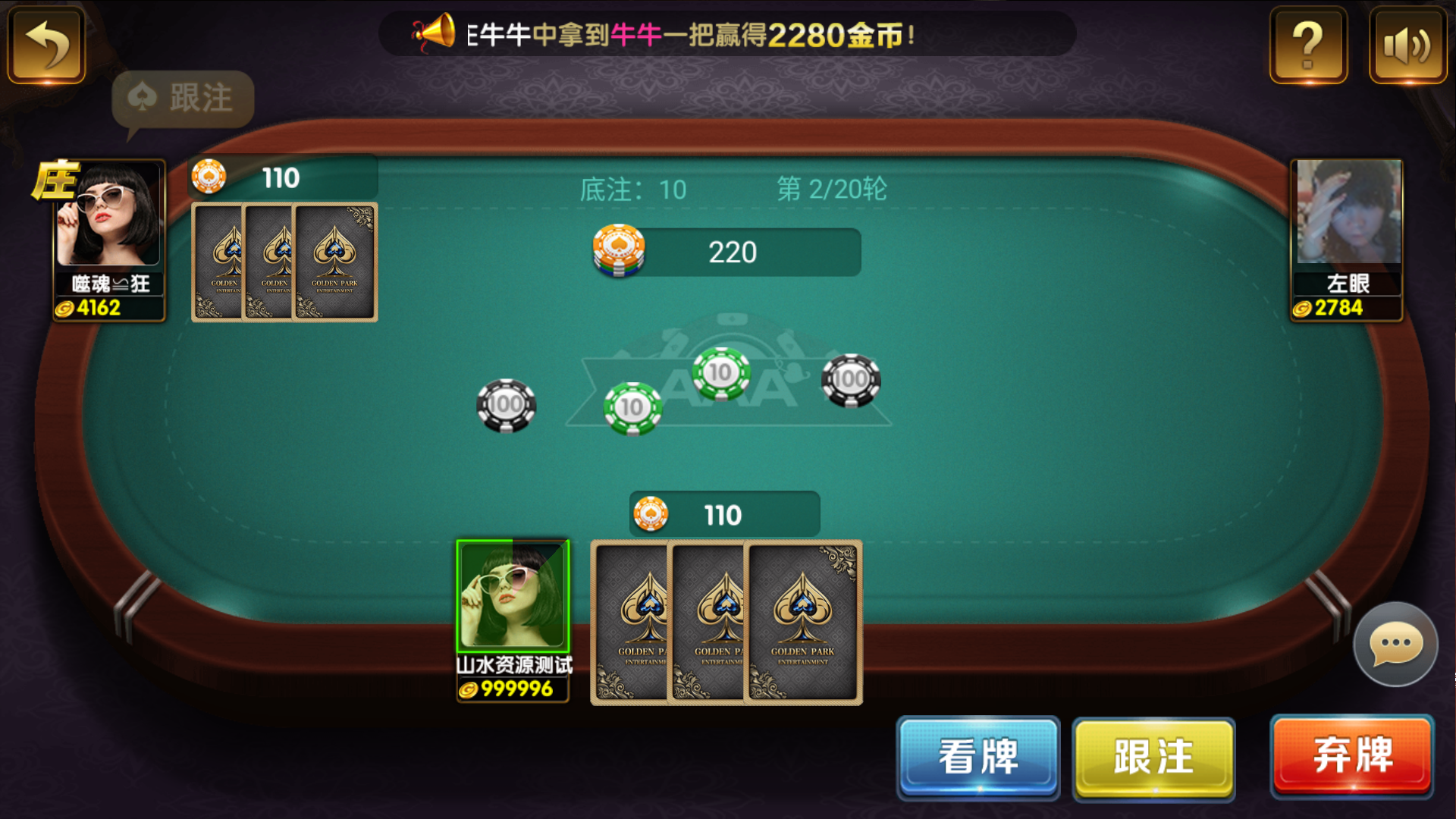Click your own avatar 山水资源测试
Screen dimensions: 1456x819
[x=512, y=595]
